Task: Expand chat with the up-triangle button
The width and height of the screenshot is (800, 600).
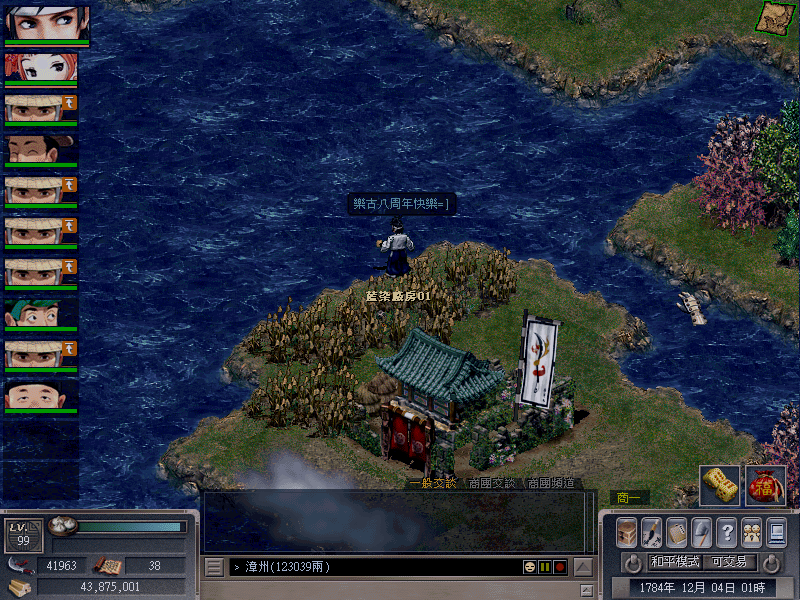Action: coord(583,567)
